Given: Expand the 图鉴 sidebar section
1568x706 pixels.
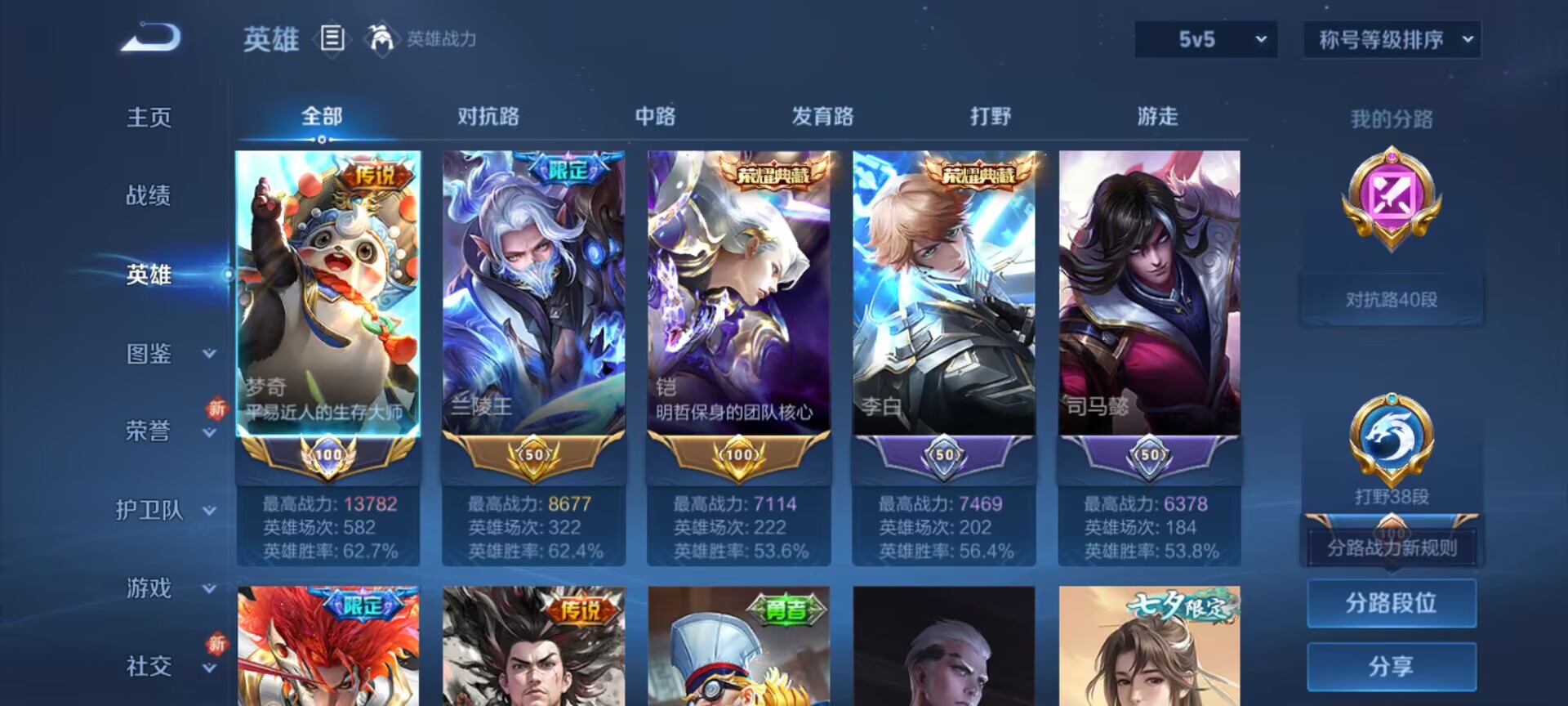Looking at the screenshot, I should click(x=148, y=354).
